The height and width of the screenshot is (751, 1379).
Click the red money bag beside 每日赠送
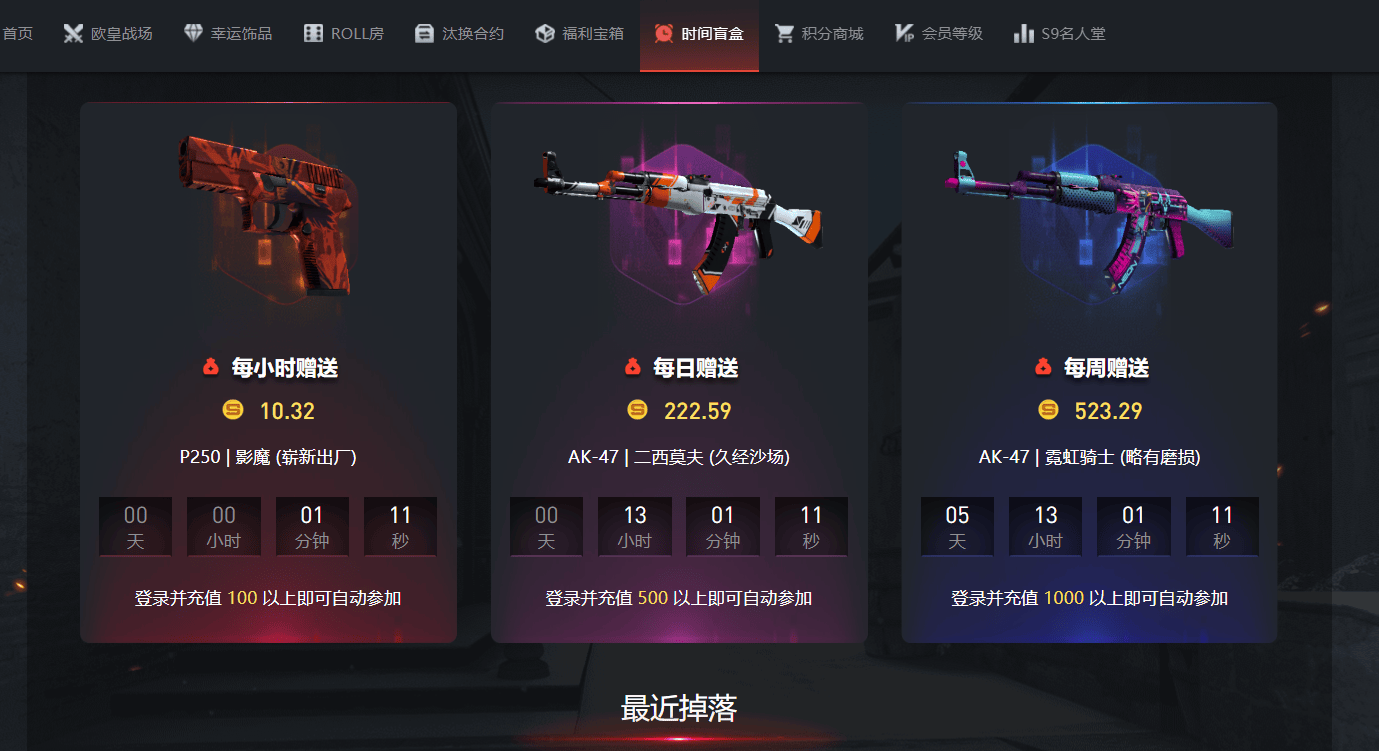pyautogui.click(x=632, y=366)
